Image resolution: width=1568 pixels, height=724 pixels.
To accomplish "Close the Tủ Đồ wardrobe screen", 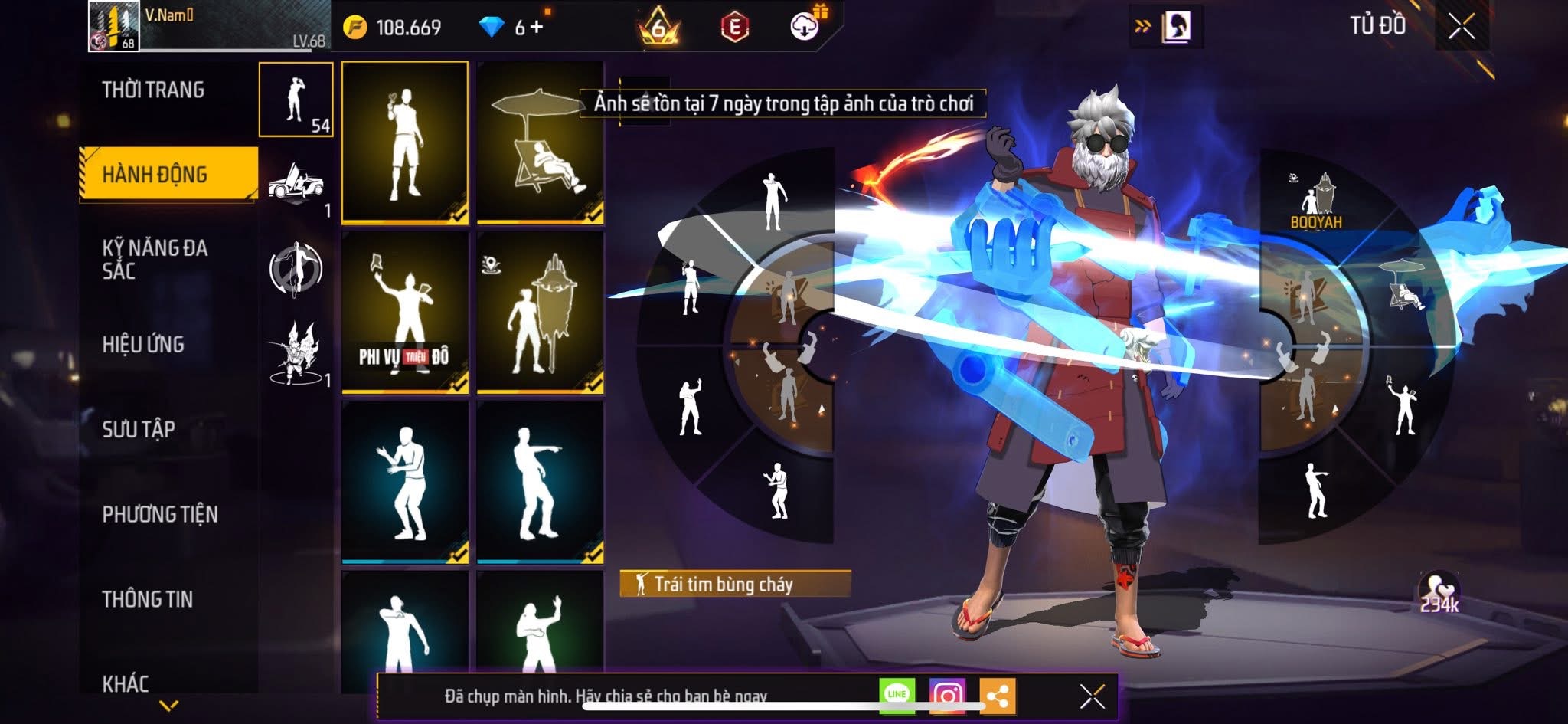I will tap(1461, 28).
